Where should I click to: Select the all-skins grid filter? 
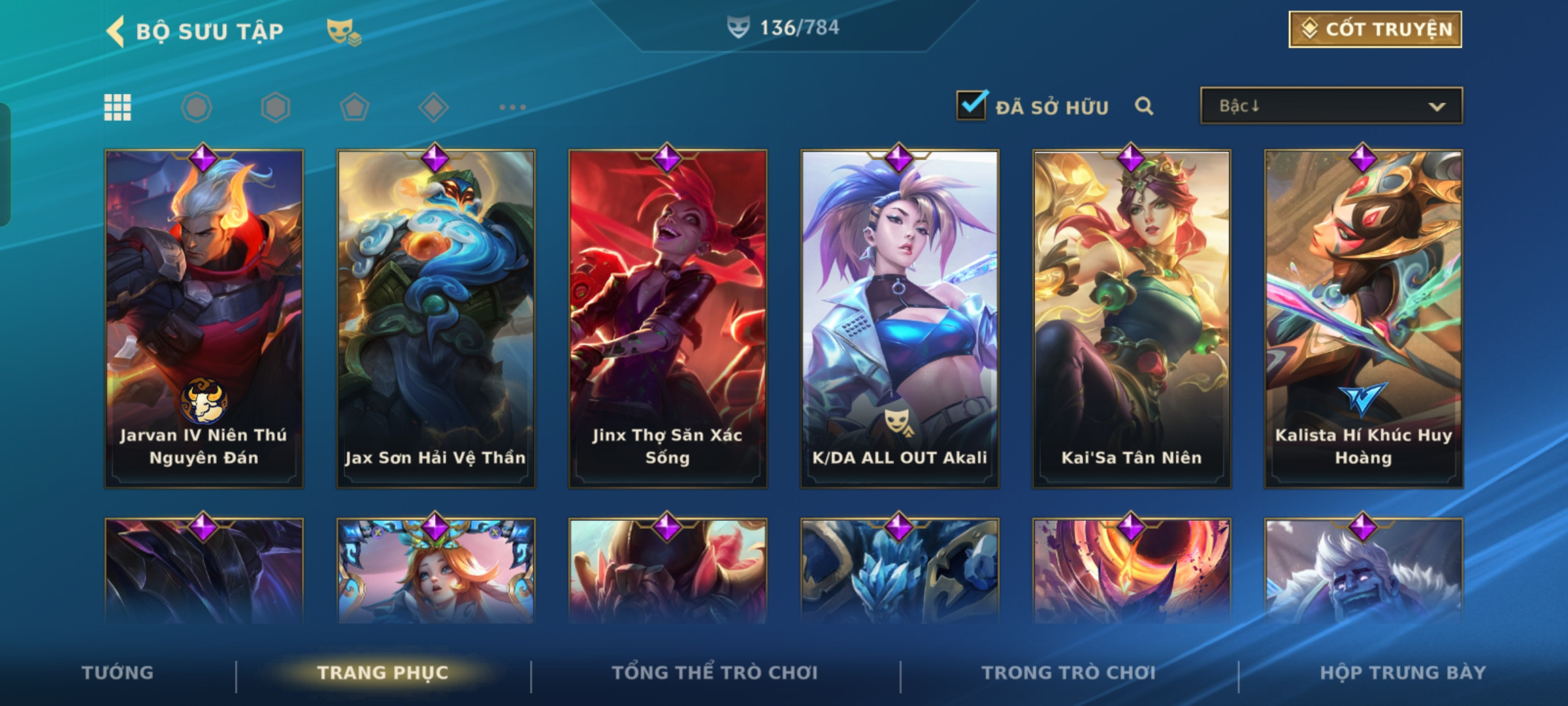[118, 107]
